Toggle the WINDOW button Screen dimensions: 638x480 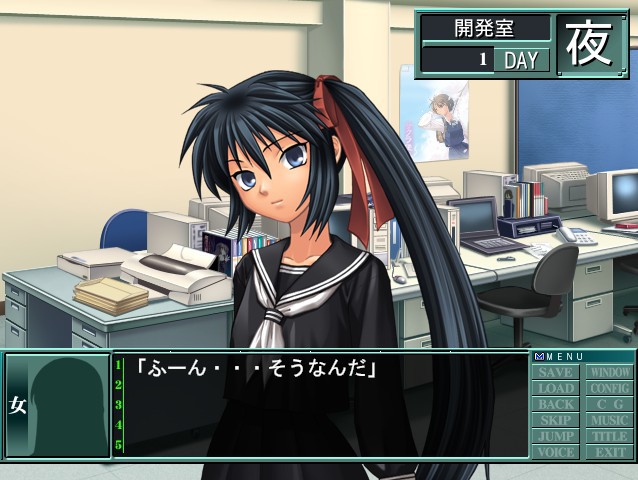click(609, 373)
